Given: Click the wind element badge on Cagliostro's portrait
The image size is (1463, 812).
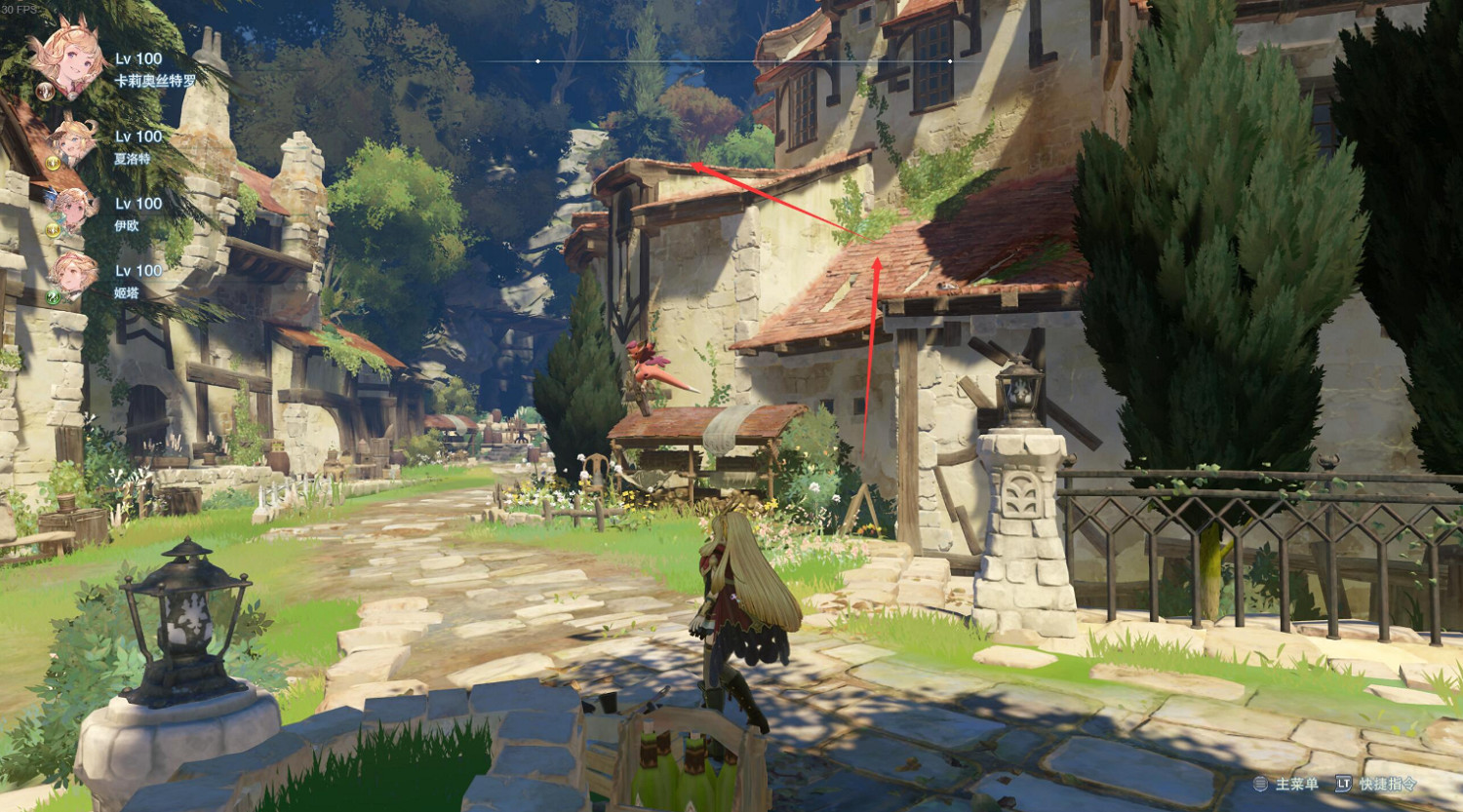Looking at the screenshot, I should coord(44,92).
